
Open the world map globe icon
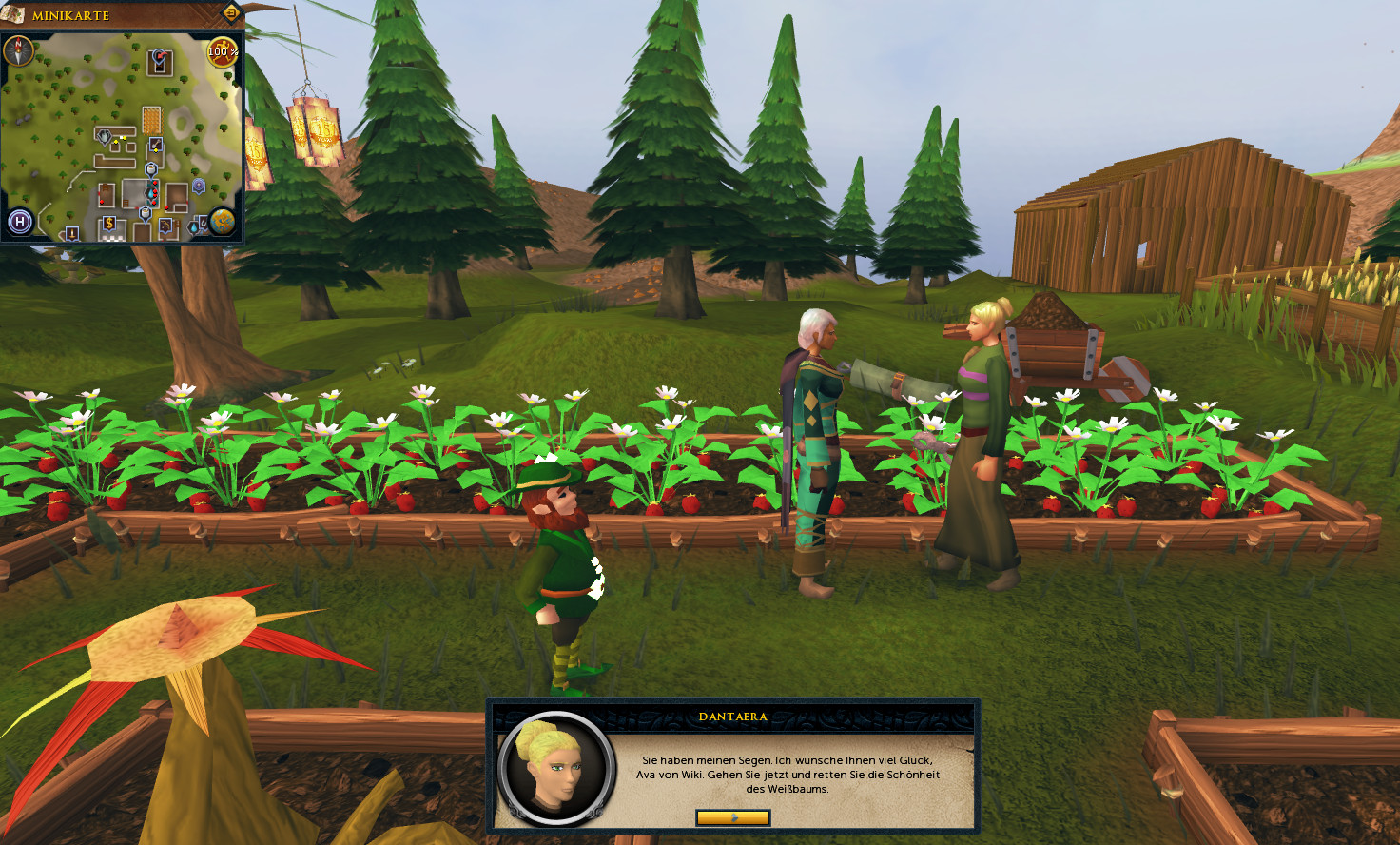click(223, 222)
